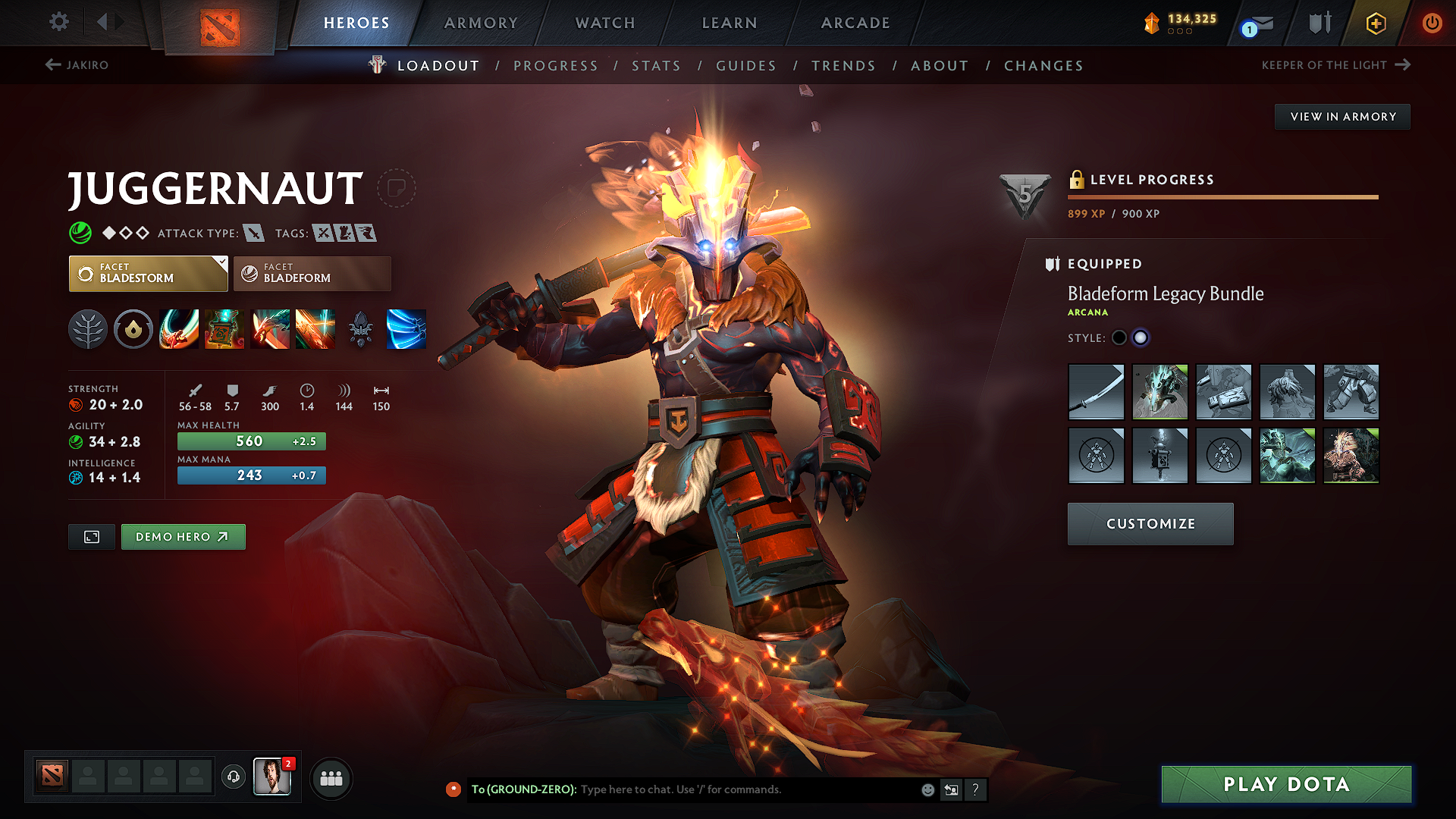Click the friends list icon near chat
Screen dimensions: 1456x819
point(331,777)
